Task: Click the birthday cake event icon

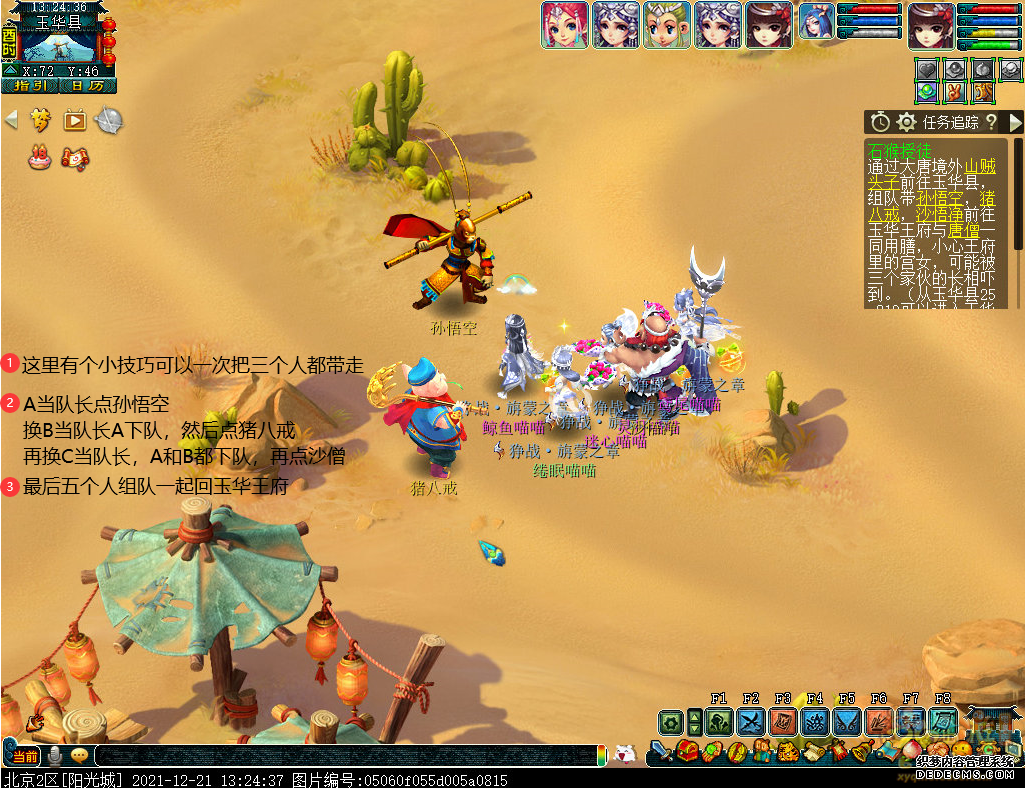Action: click(39, 157)
